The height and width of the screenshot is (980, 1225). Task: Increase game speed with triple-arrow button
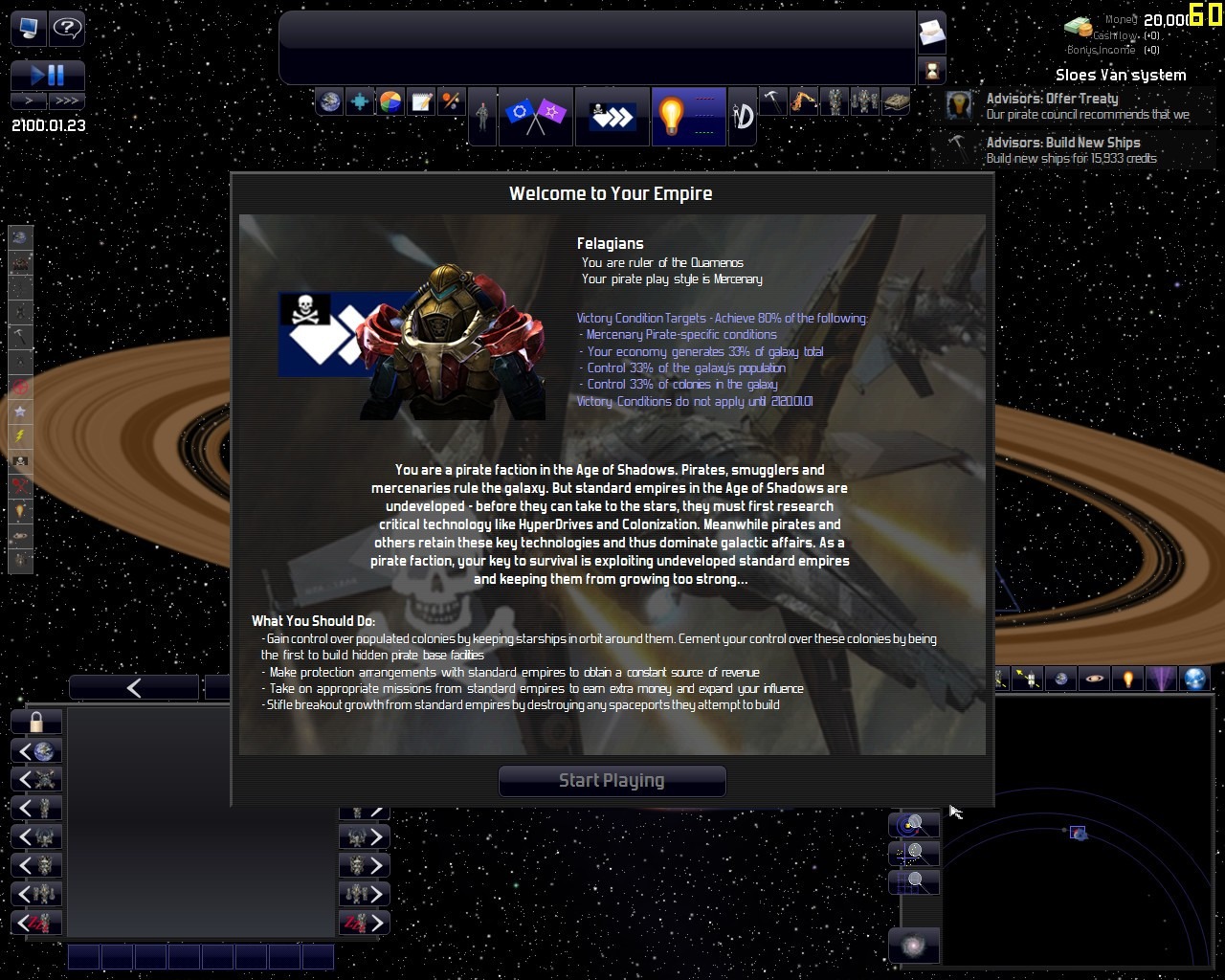(67, 100)
